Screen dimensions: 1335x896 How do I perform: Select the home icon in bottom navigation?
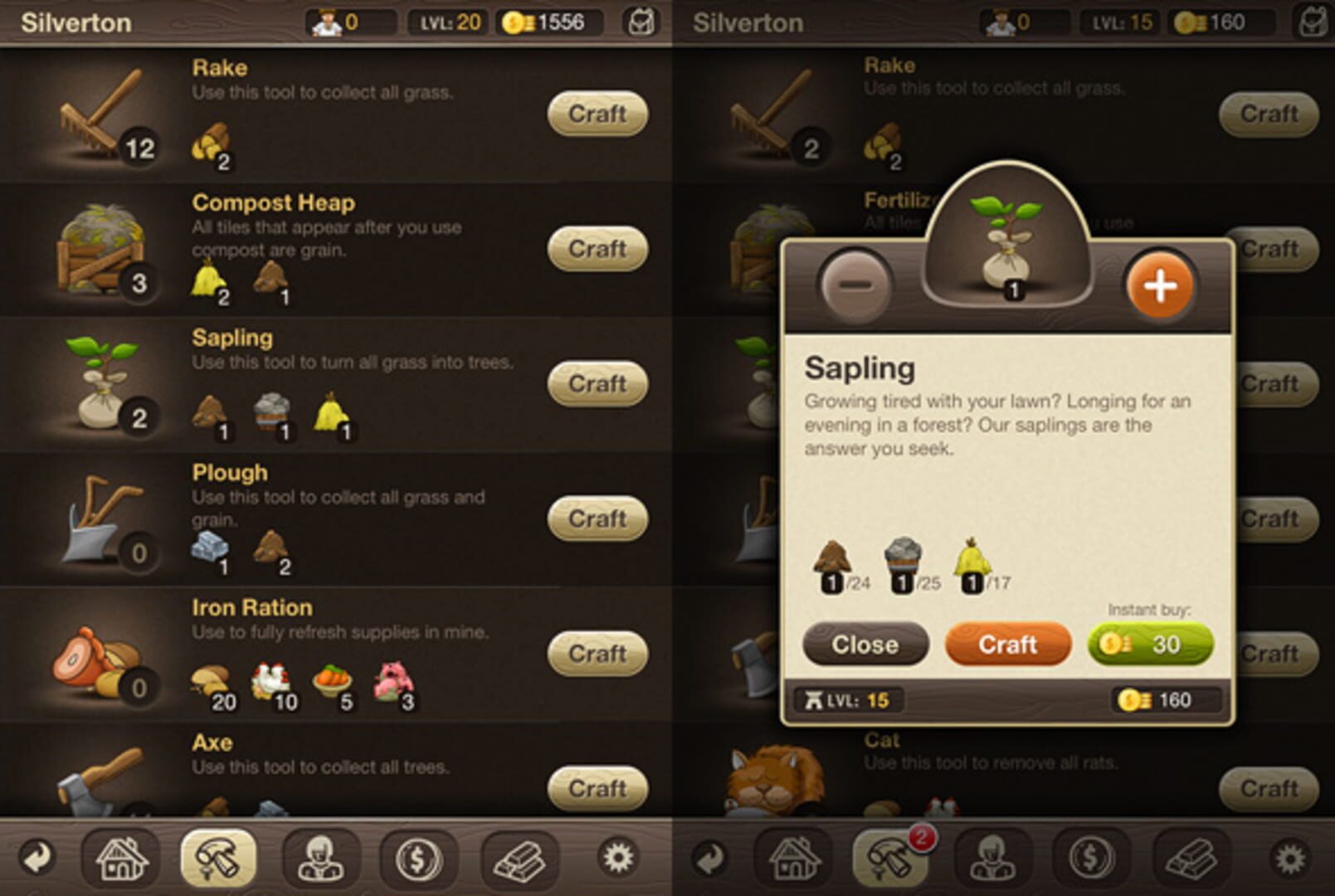tap(122, 860)
